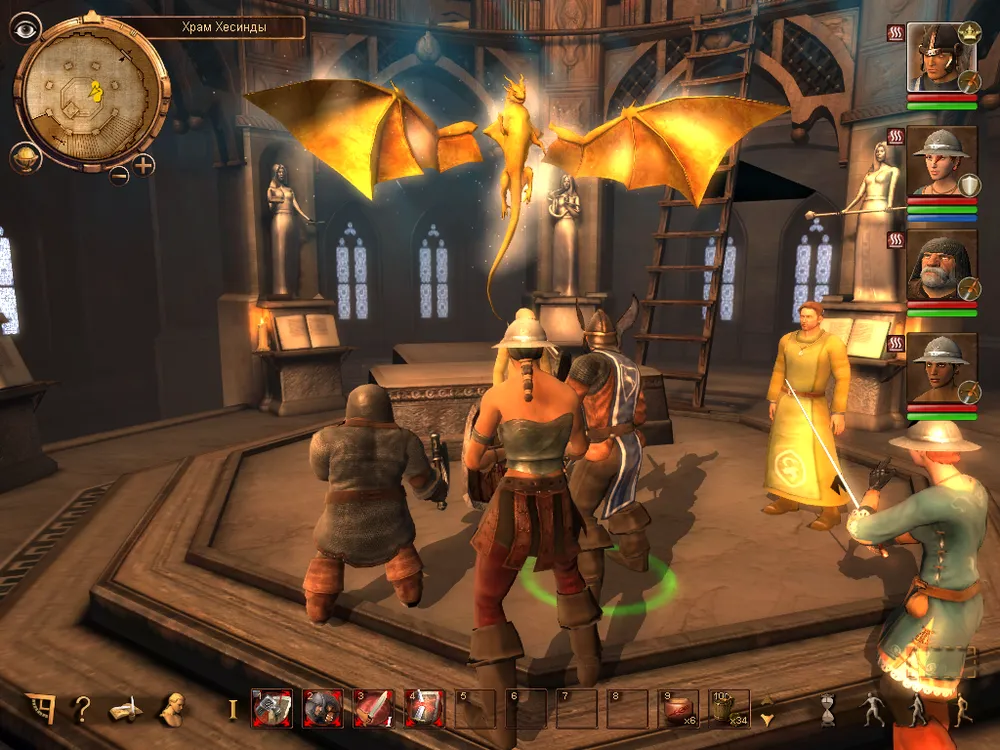This screenshot has height=750, width=1000.
Task: Use the red pot item with x6
Action: 680,708
